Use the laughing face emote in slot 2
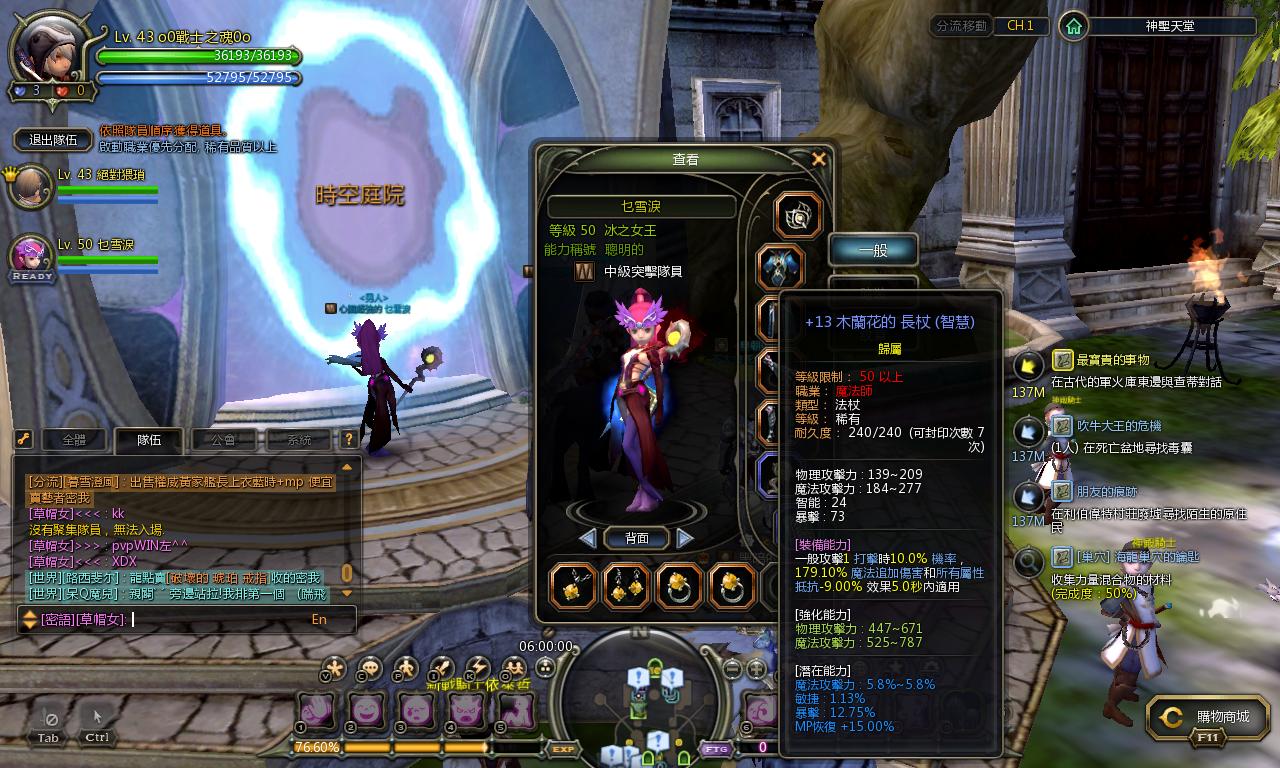1280x768 pixels. (365, 711)
